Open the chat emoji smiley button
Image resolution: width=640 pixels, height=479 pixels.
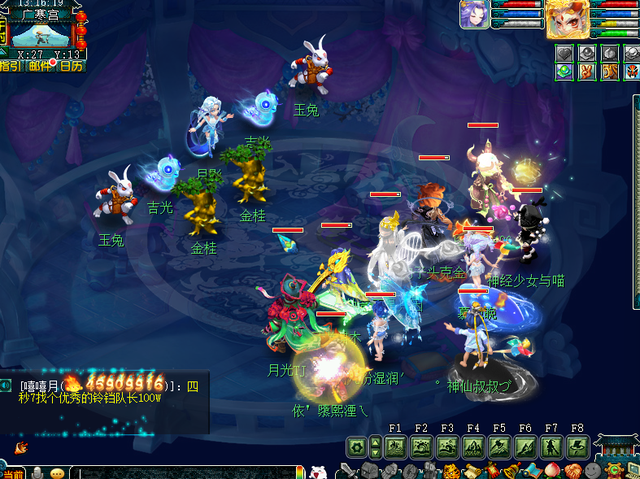pos(57,472)
